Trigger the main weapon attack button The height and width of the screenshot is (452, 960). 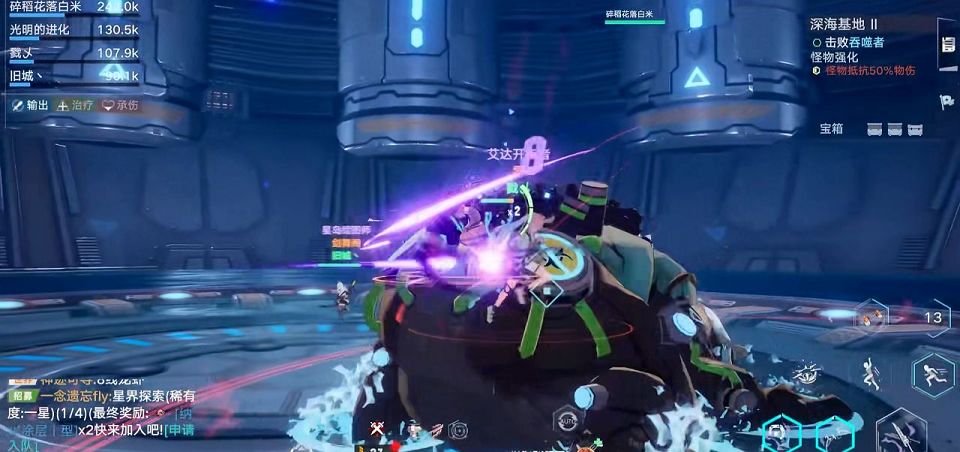point(903,432)
